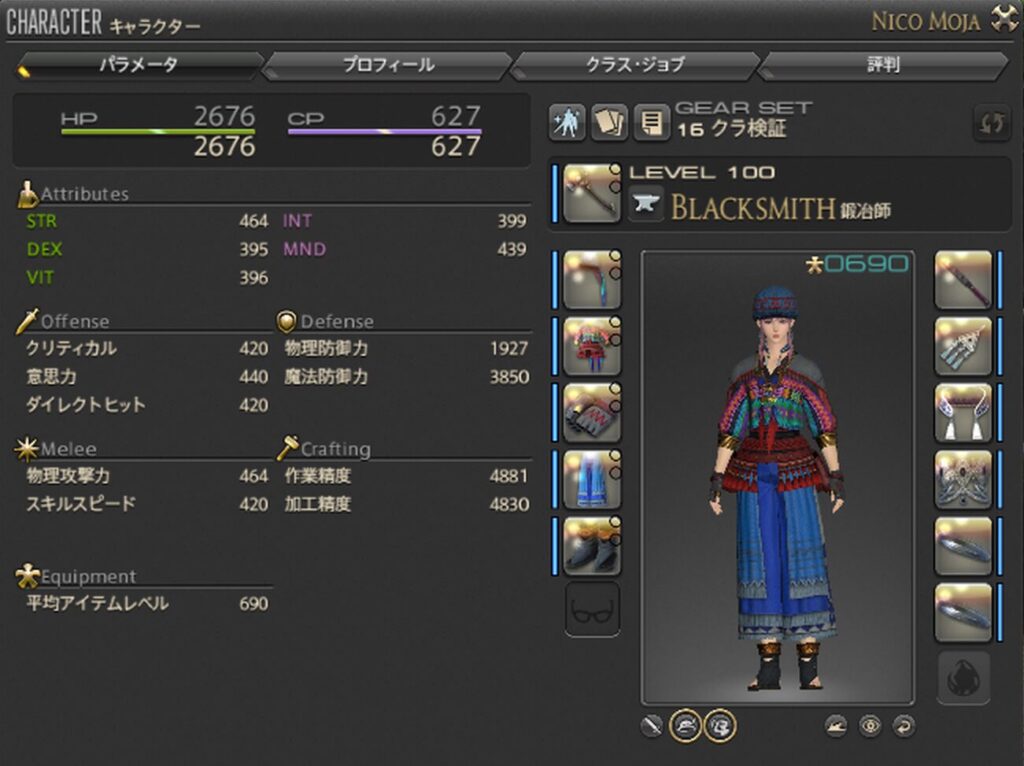Pick the sandals feet equipment slot

(592, 546)
